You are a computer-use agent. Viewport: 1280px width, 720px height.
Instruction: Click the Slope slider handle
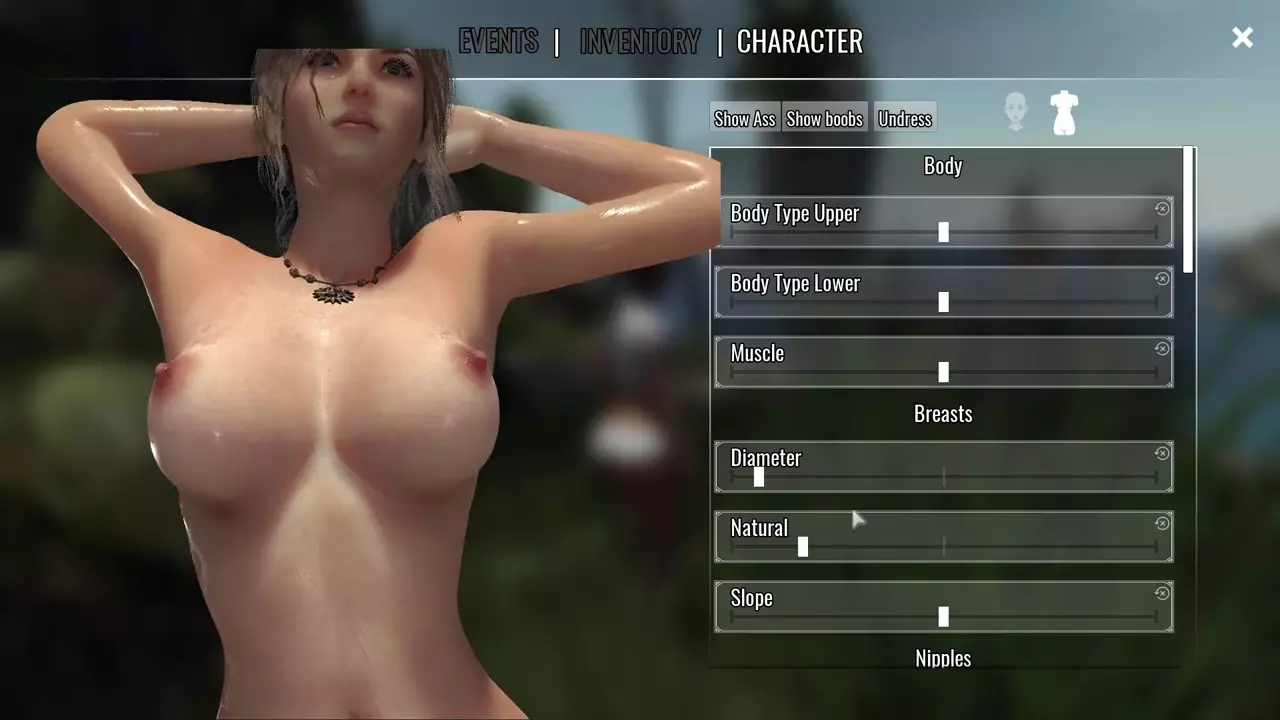coord(943,617)
